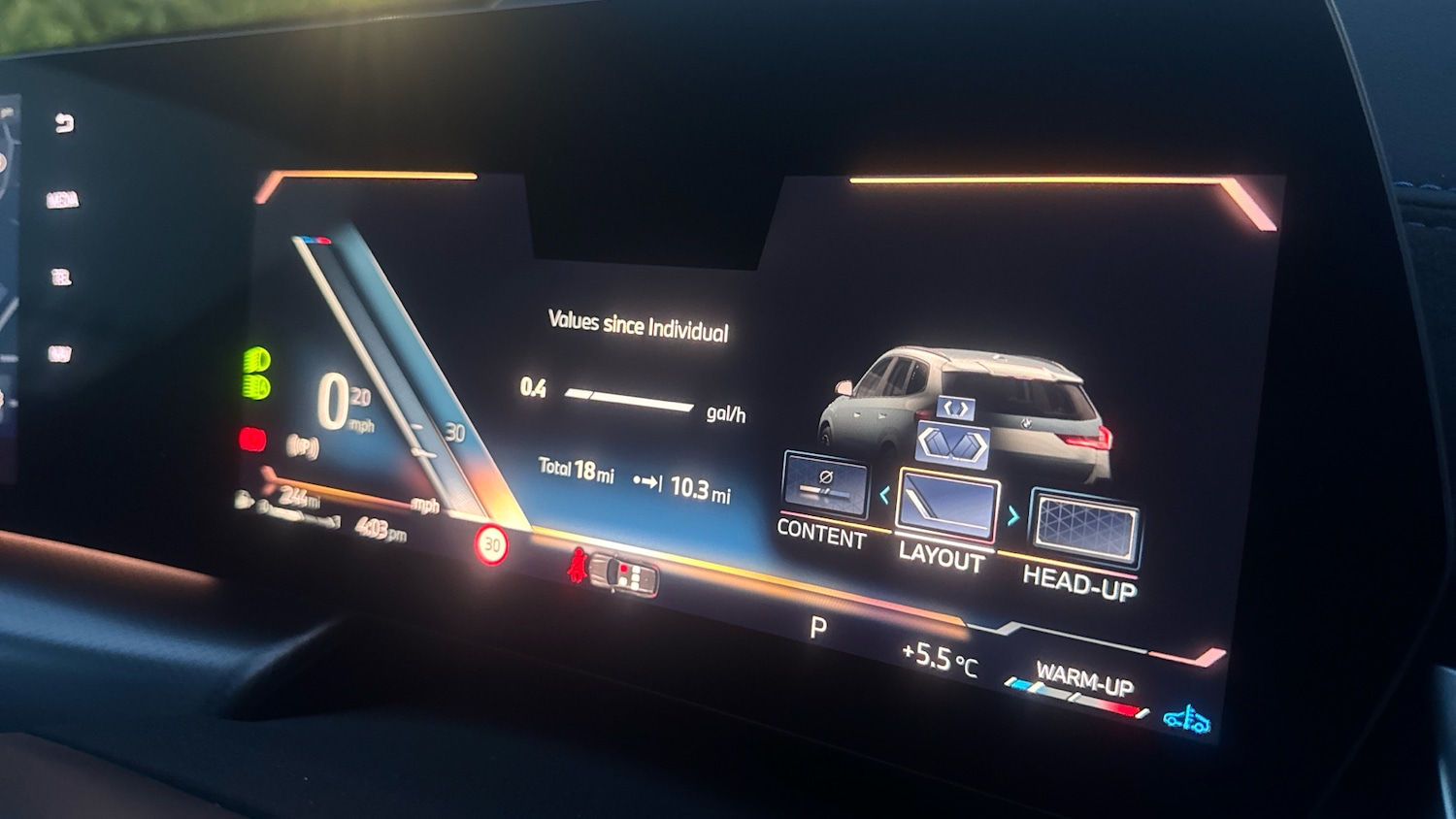The width and height of the screenshot is (1456, 819).
Task: Open the NAV navigation shortcut
Action: coord(59,354)
